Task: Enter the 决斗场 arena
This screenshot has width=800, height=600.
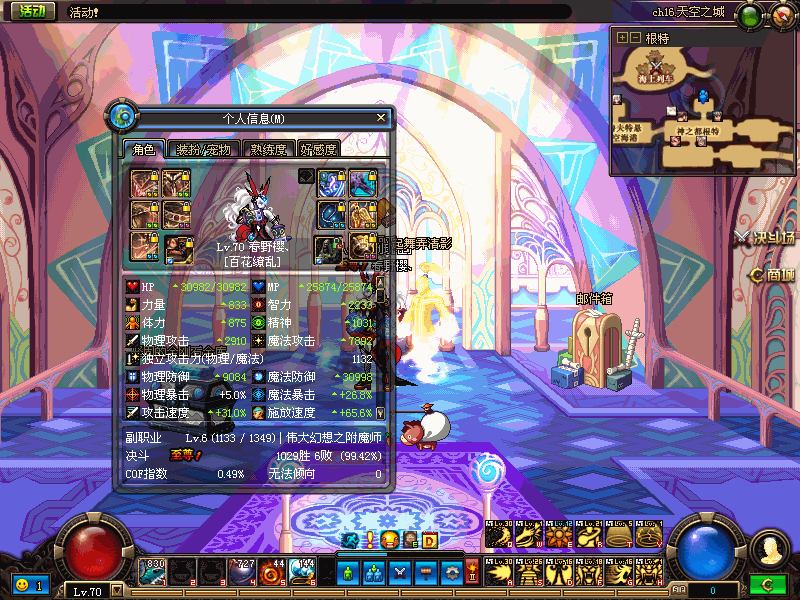Action: [x=764, y=237]
